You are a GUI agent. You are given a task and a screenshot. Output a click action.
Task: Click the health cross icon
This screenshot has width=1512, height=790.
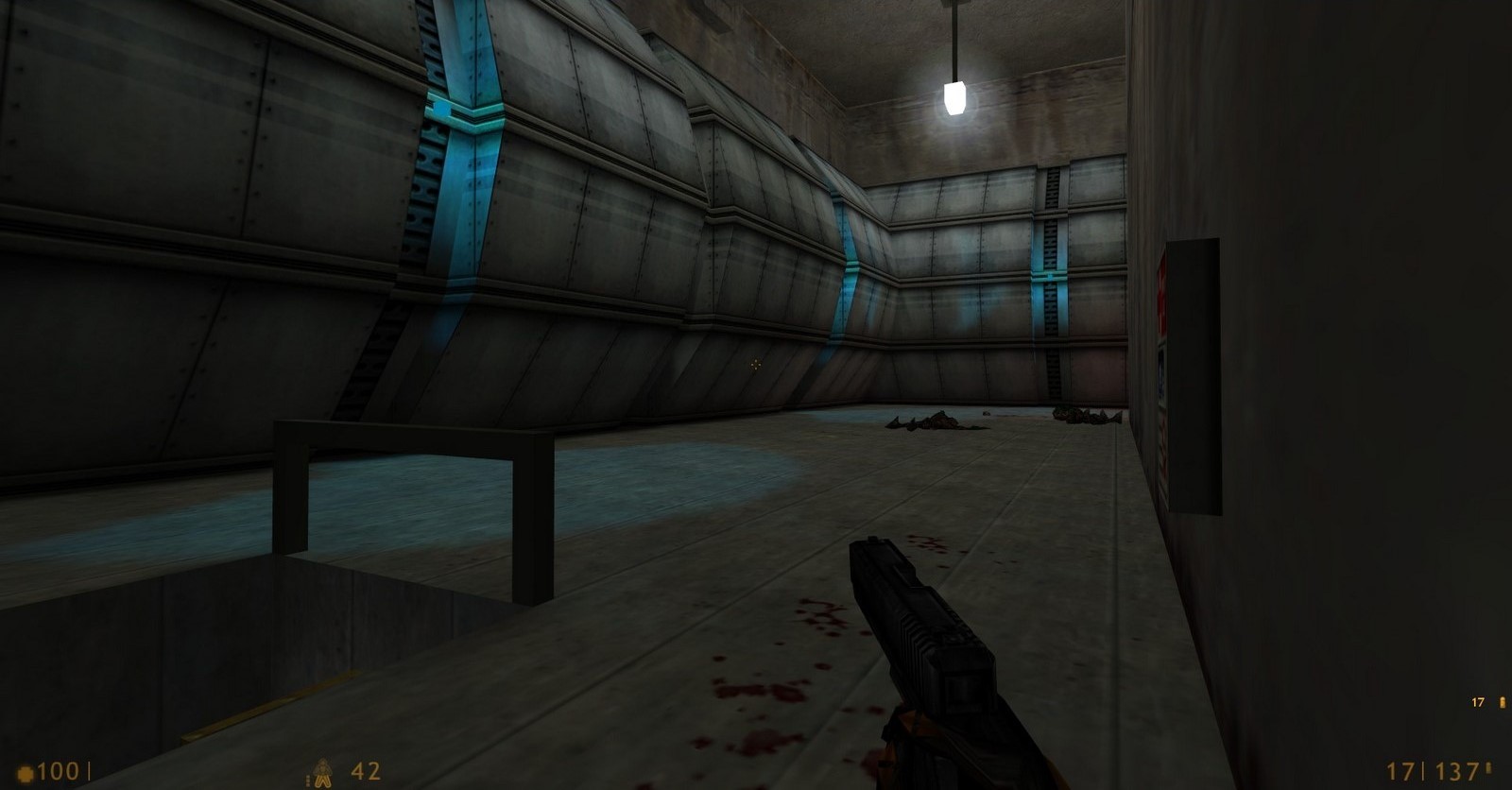(x=25, y=770)
